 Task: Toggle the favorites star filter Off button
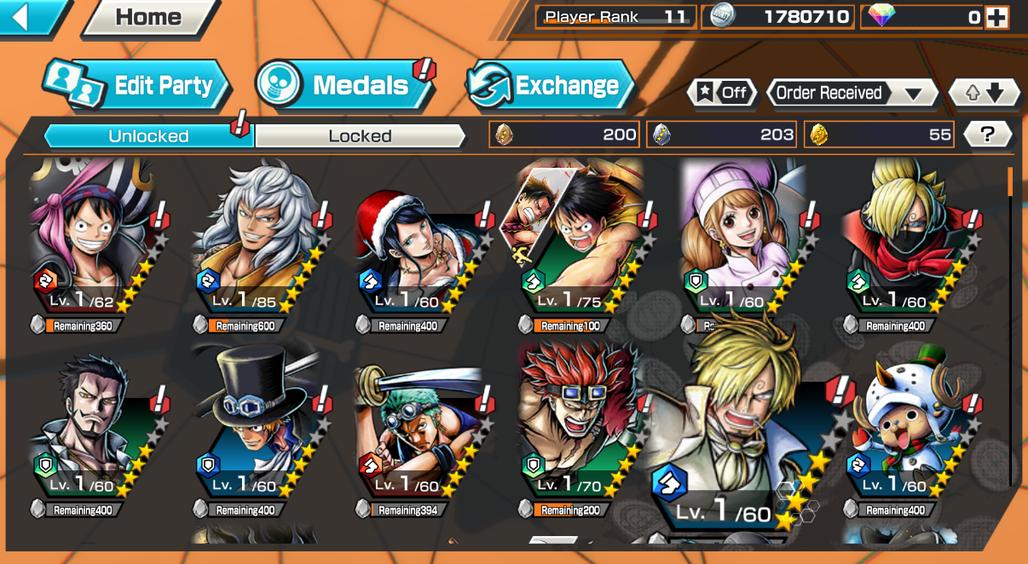coord(722,93)
